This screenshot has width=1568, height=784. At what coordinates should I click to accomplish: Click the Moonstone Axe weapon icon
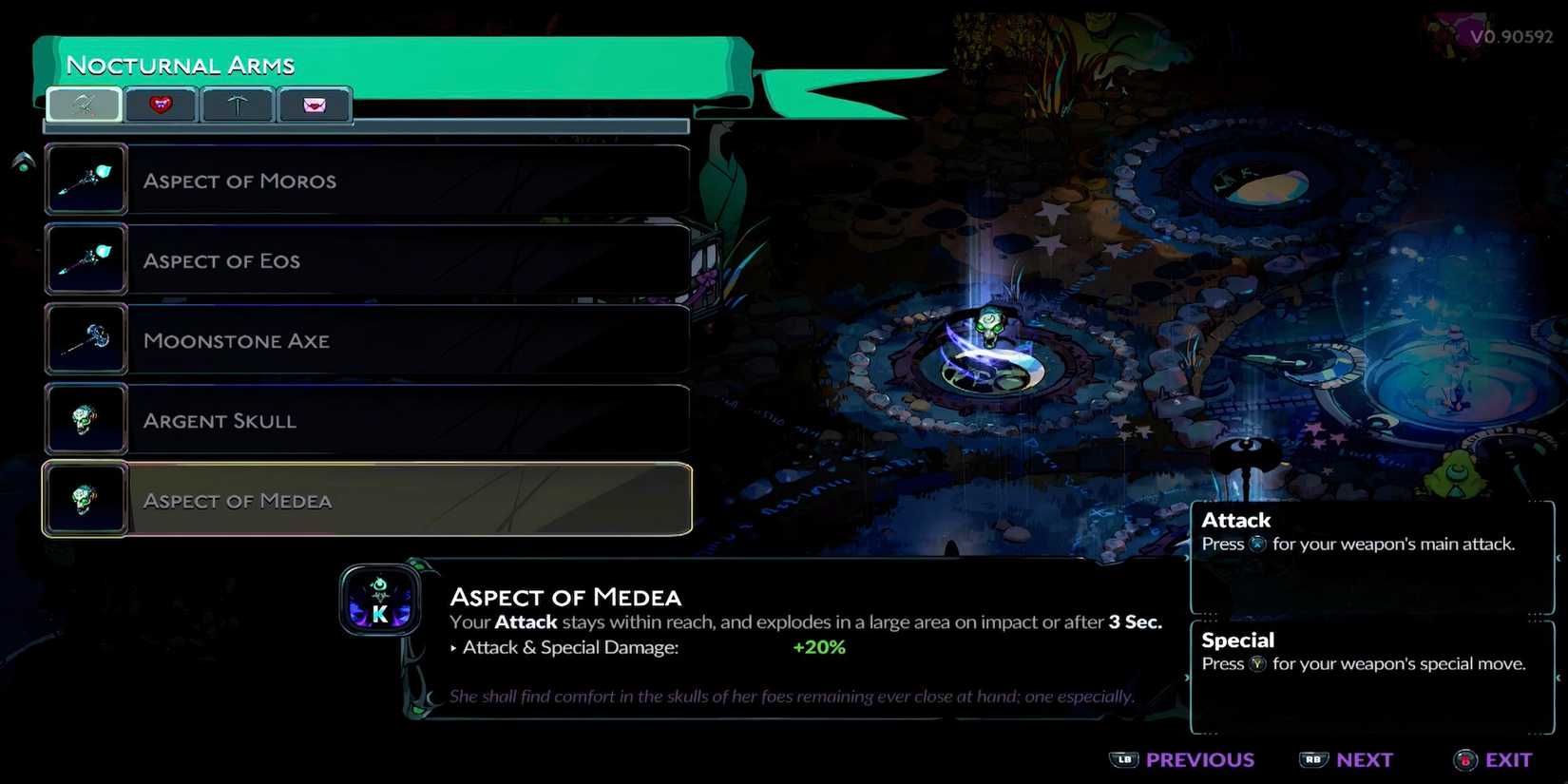pos(86,337)
